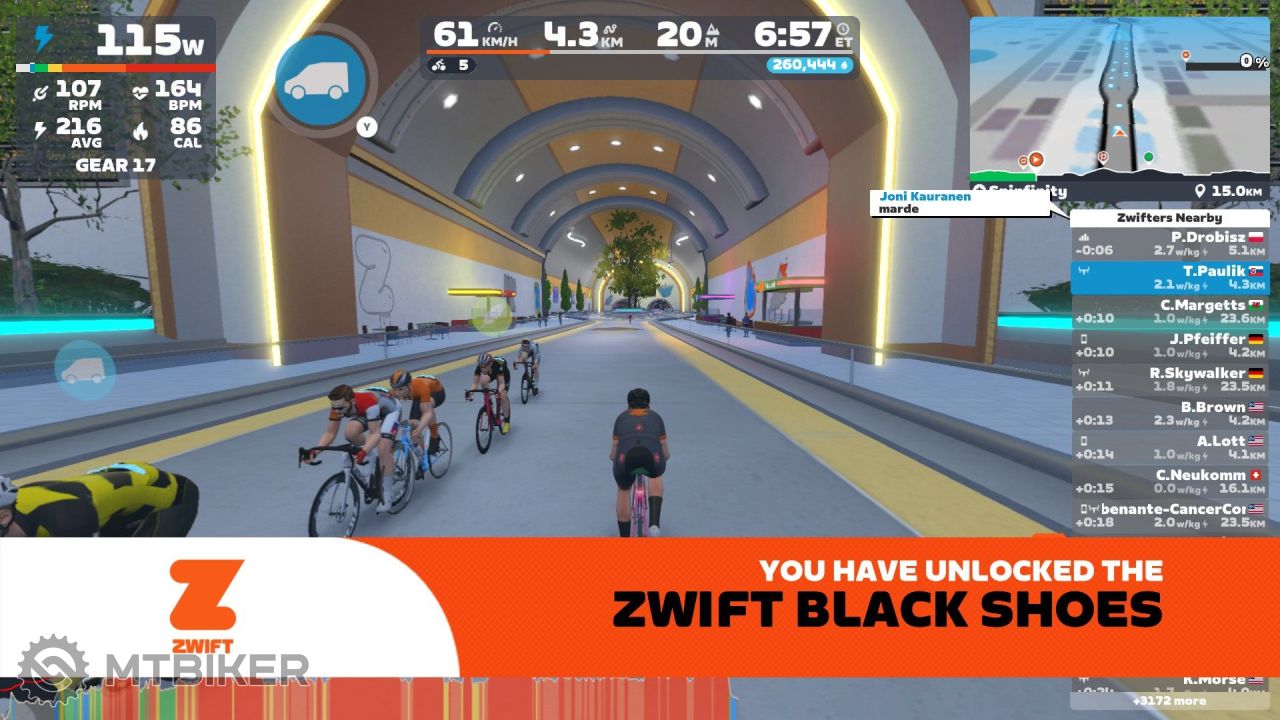Show the +3172 more riders
This screenshot has height=720, width=1280.
coord(1169,701)
